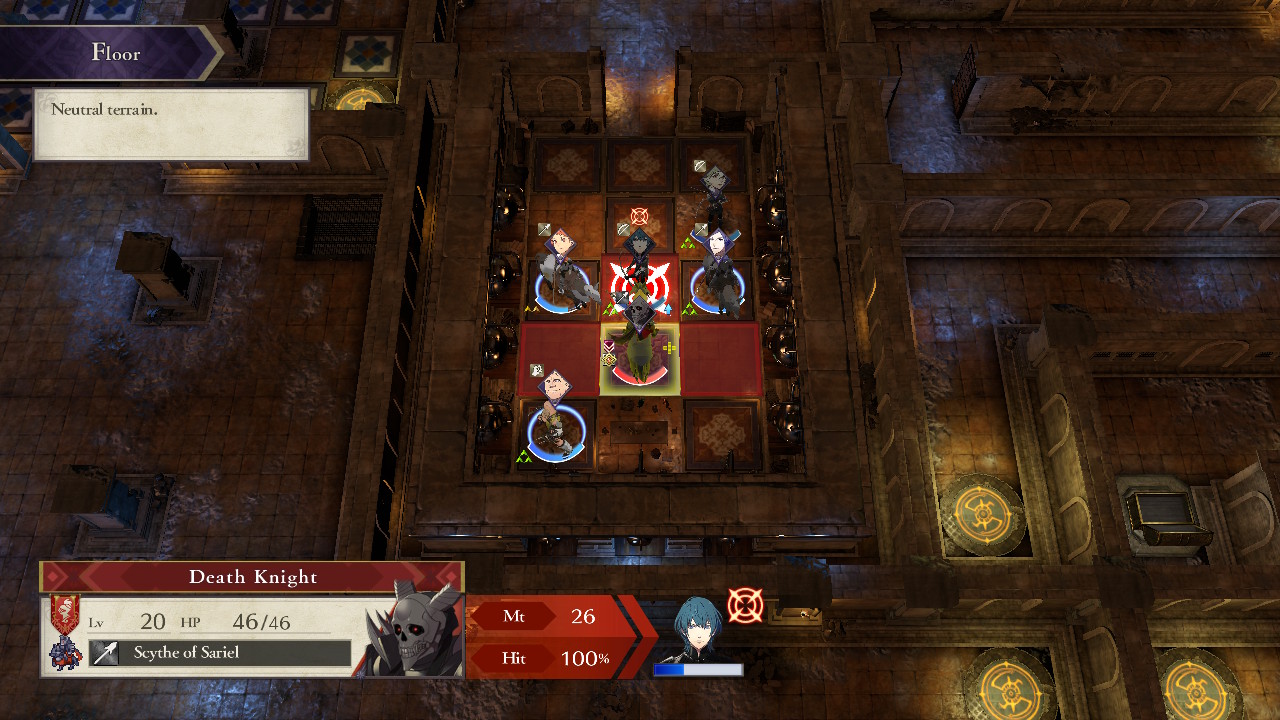The image size is (1280, 720).
Task: Click the Scythe of Sariel weapon row
Action: click(x=200, y=652)
